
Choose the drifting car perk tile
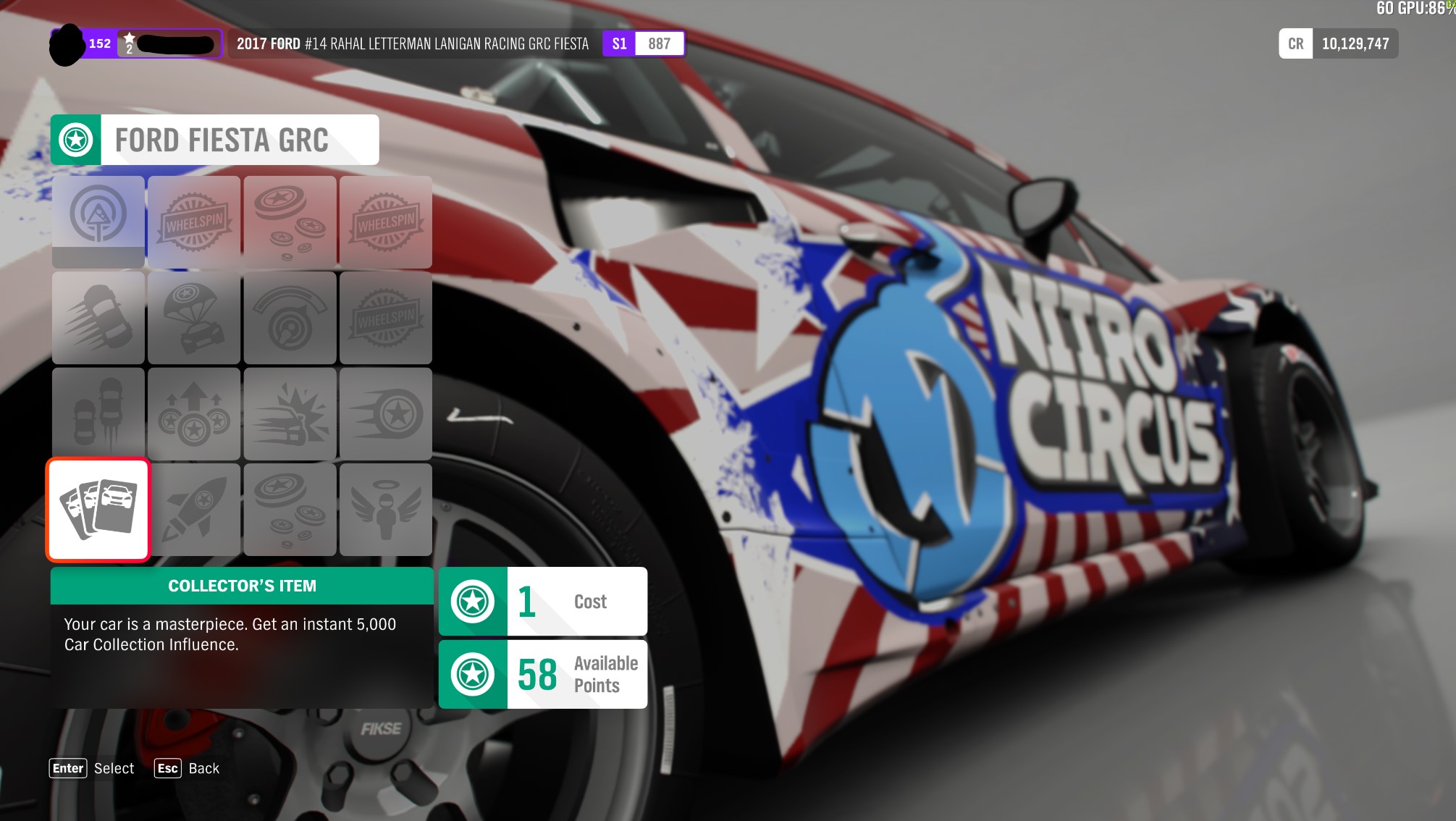click(x=98, y=318)
